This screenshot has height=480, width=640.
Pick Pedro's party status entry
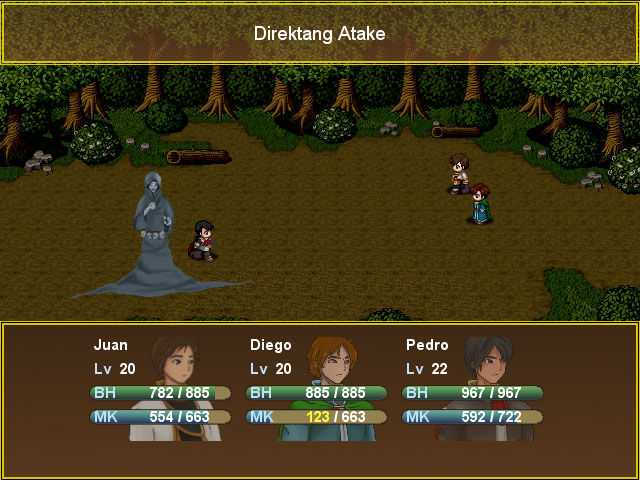(472, 386)
